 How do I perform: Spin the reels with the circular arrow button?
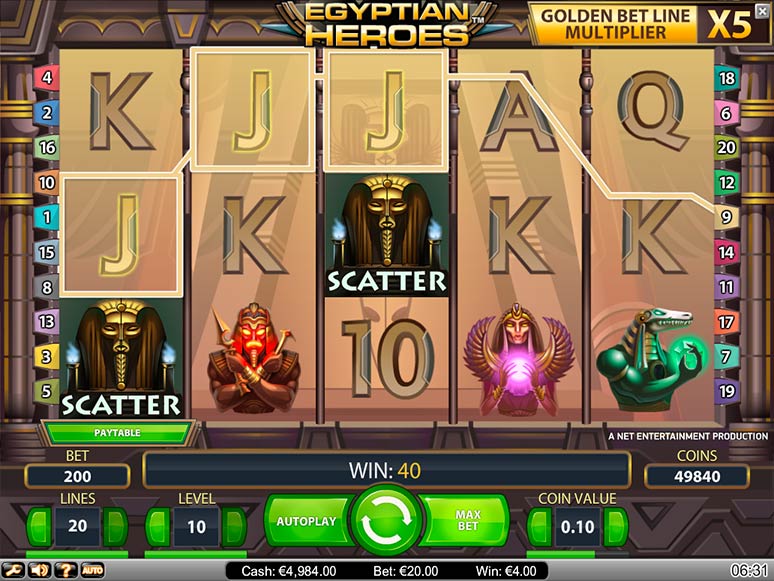tap(387, 522)
